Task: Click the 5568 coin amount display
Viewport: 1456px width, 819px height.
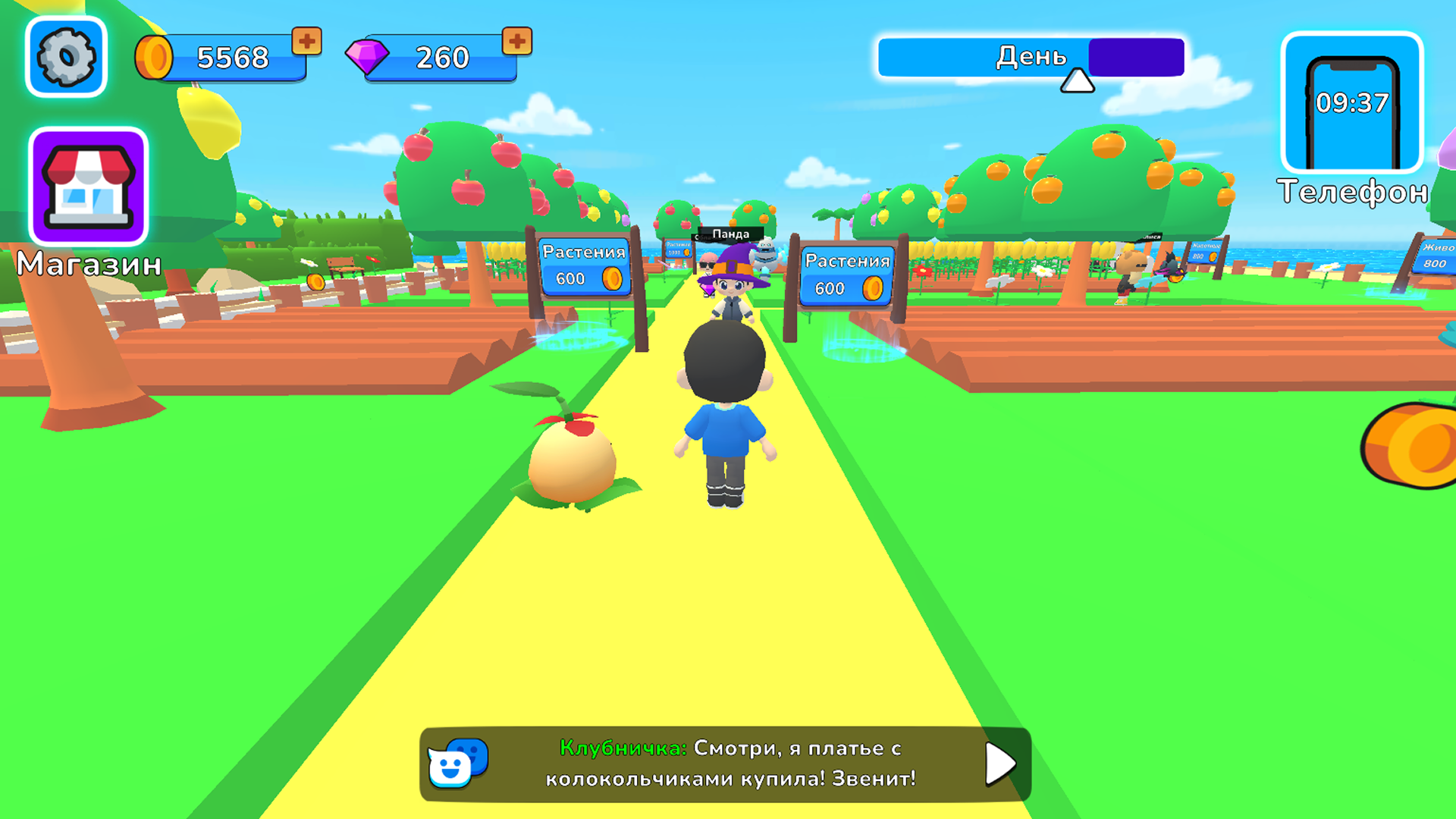Action: click(231, 56)
